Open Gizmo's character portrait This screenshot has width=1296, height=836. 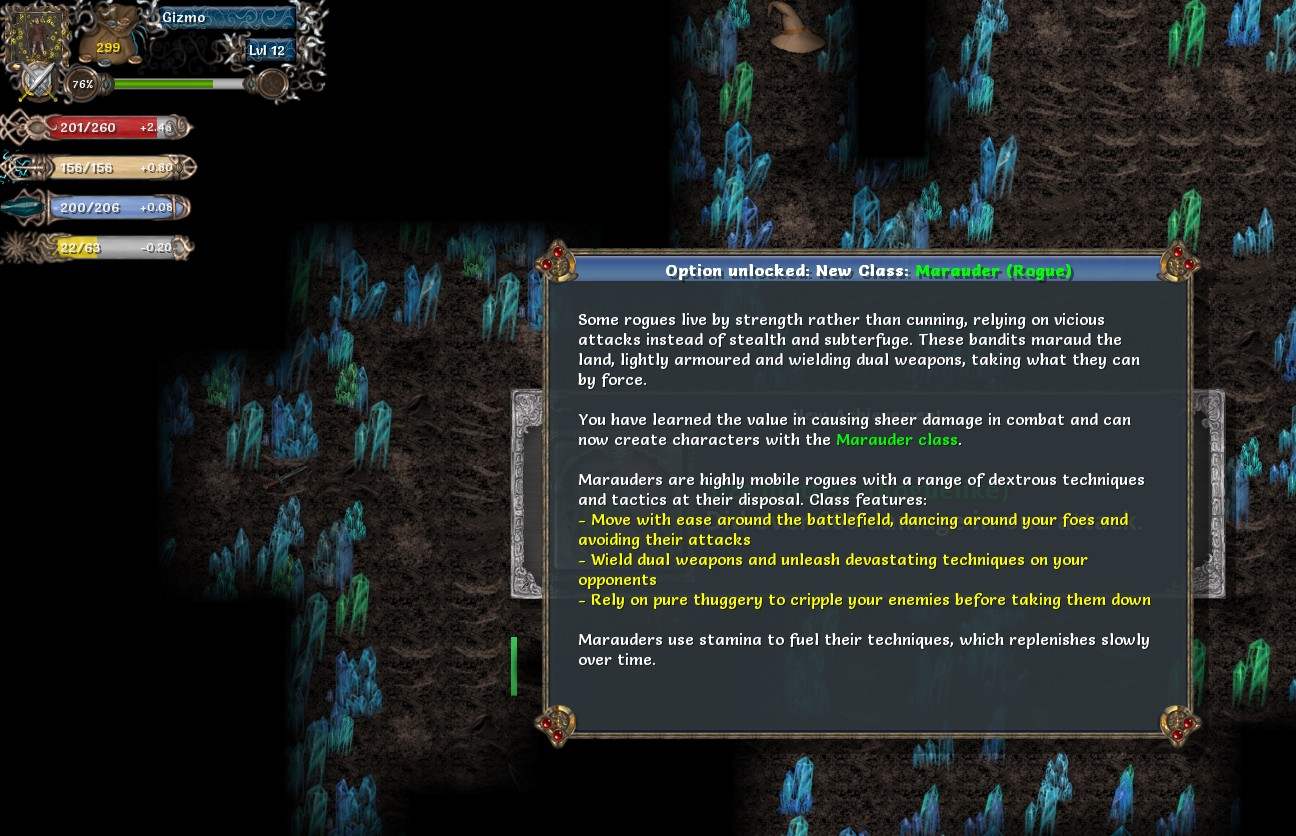(38, 35)
